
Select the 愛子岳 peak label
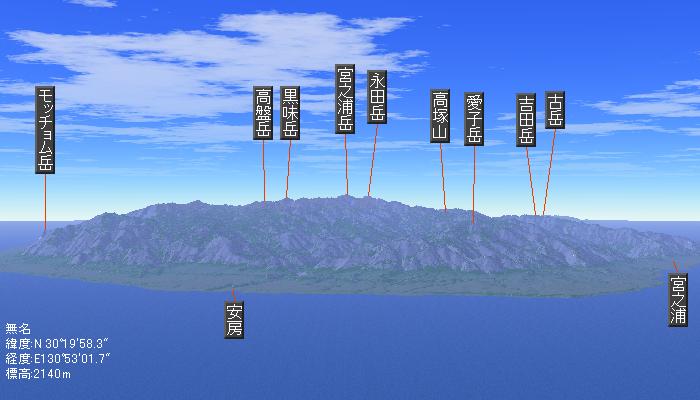coord(474,121)
